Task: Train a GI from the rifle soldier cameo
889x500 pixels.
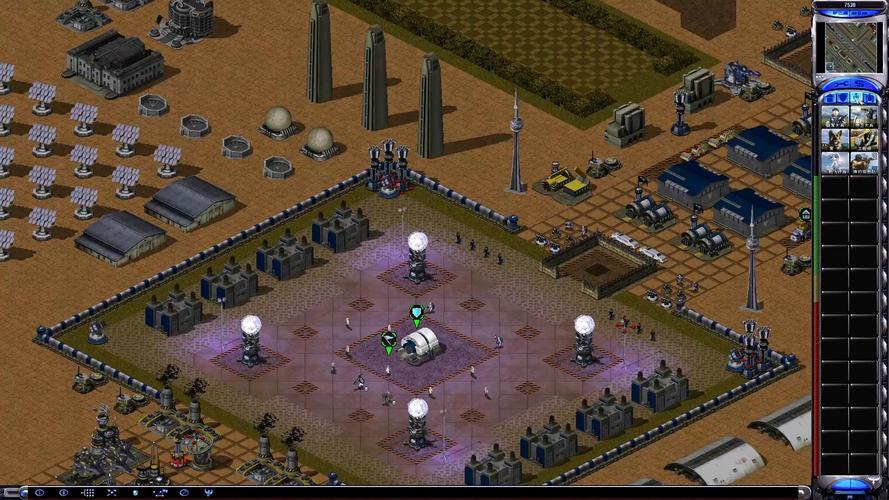Action: [x=835, y=116]
